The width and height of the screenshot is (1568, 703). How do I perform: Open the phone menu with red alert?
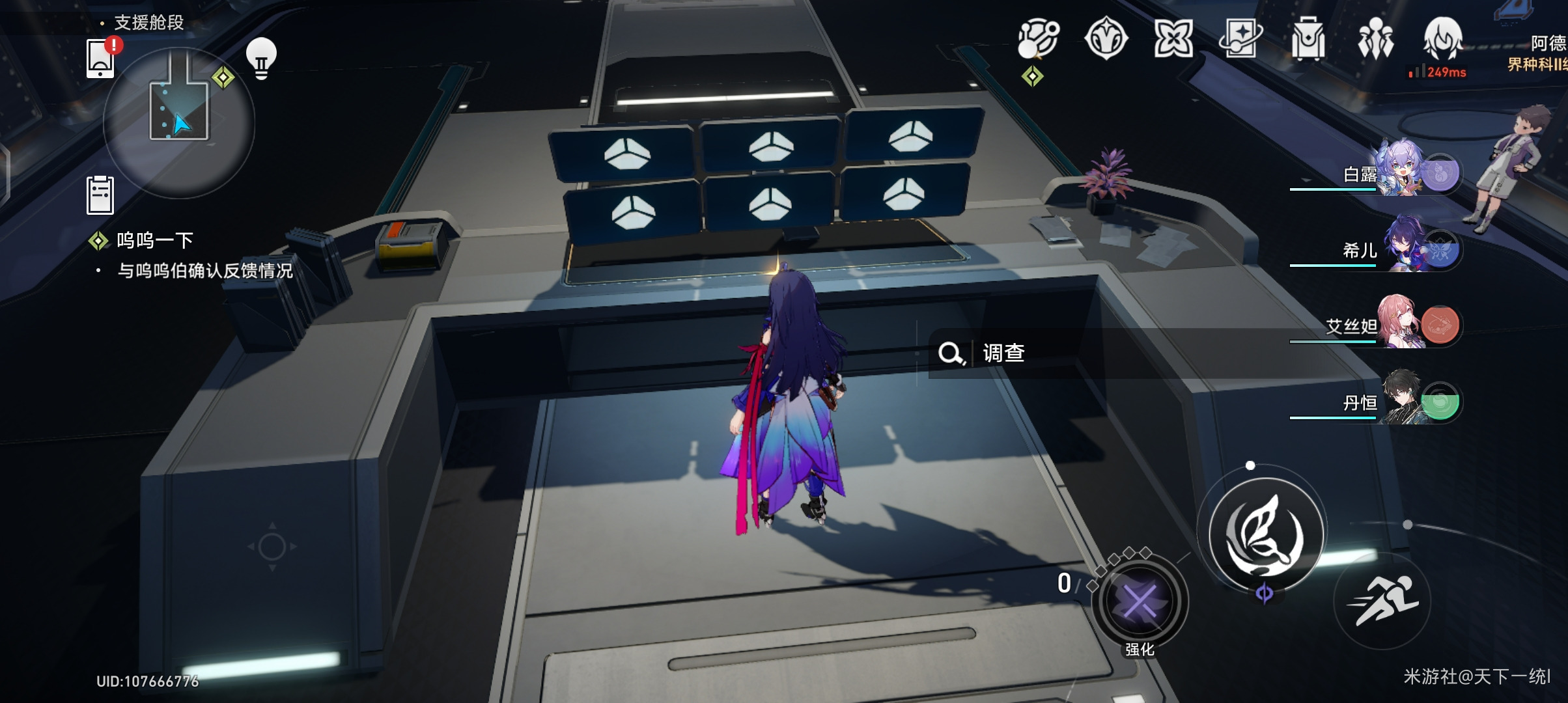coord(101,59)
